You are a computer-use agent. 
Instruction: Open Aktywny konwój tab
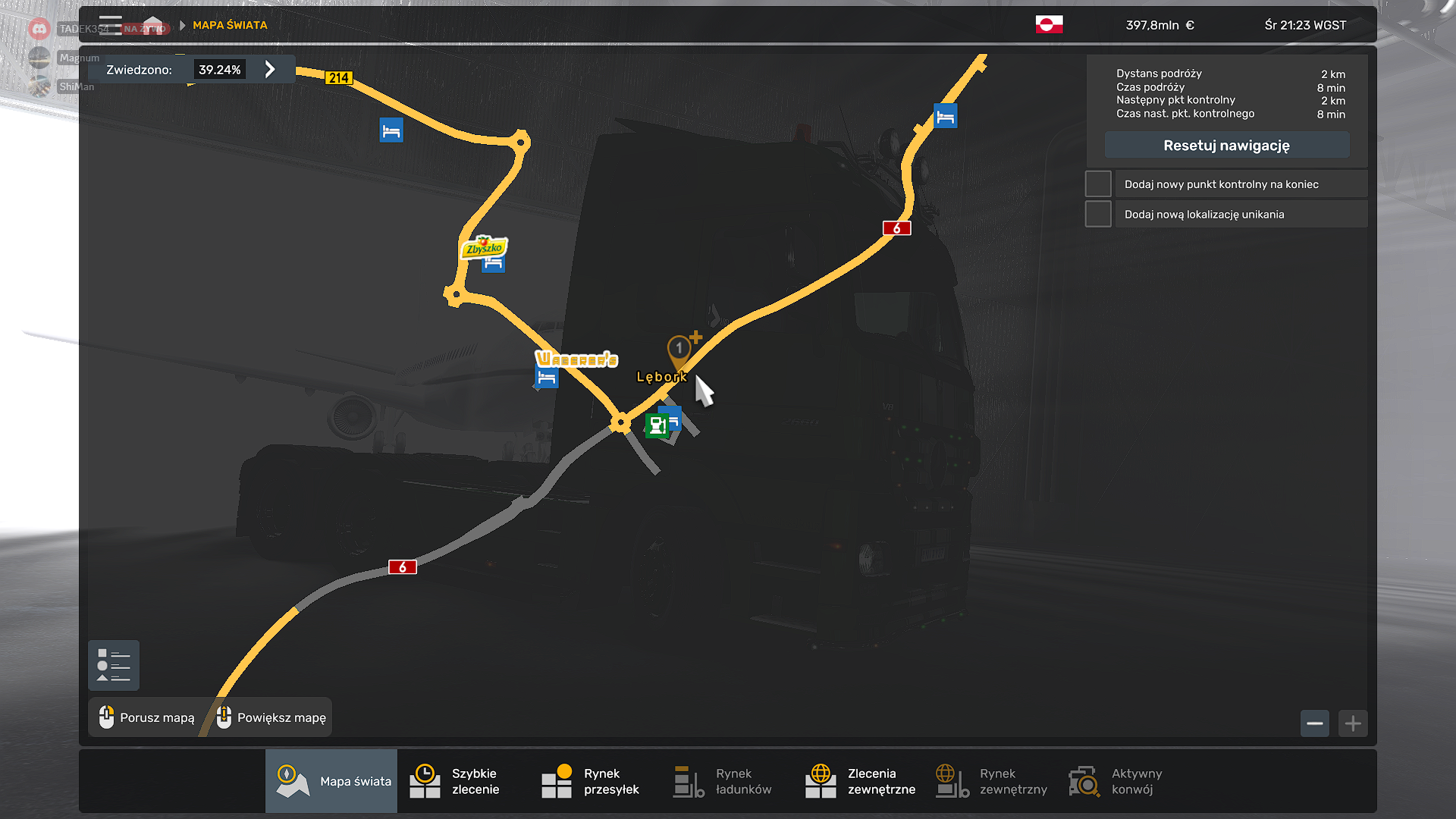pyautogui.click(x=1122, y=781)
